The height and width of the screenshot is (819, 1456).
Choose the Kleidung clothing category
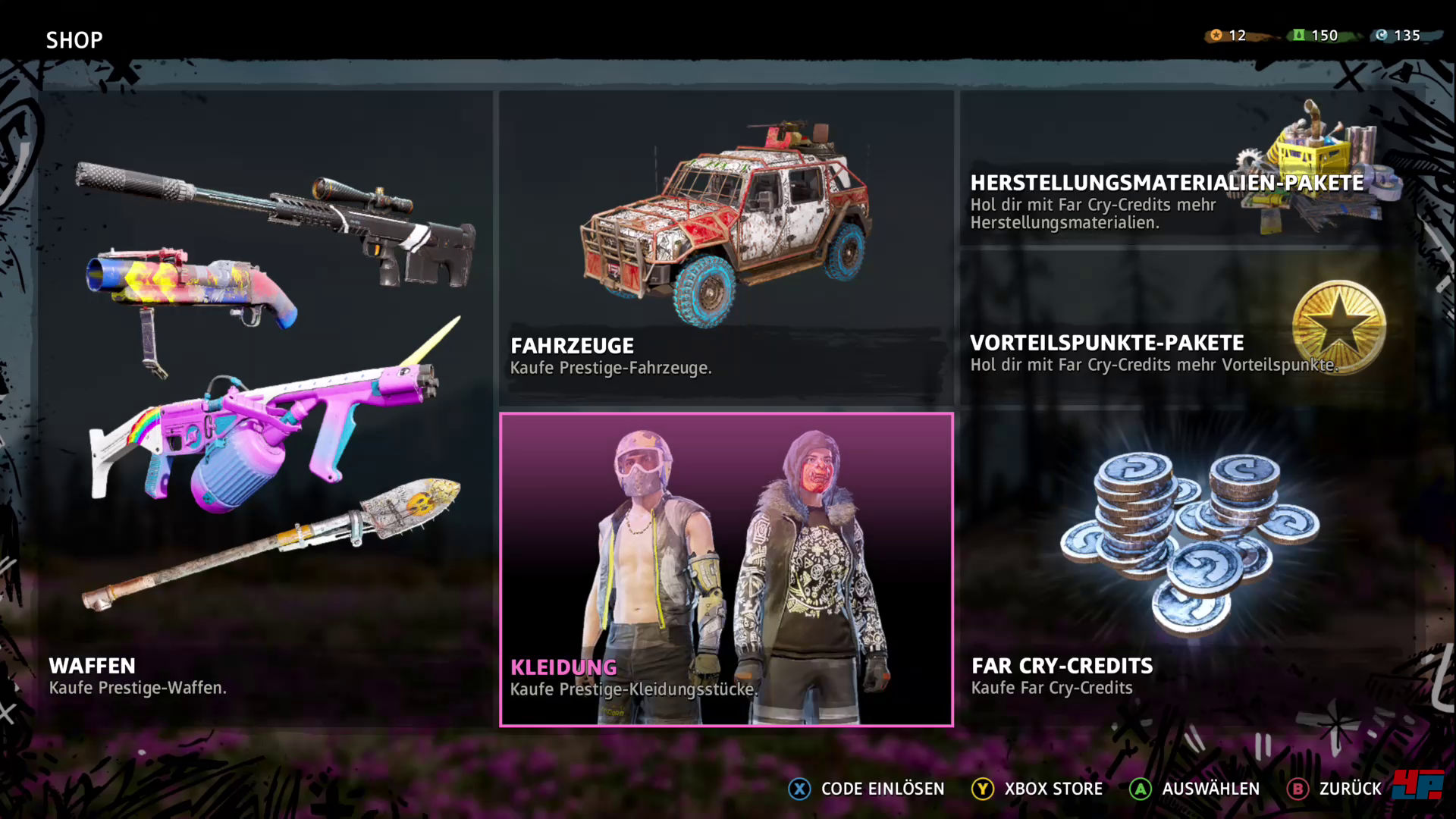point(726,569)
